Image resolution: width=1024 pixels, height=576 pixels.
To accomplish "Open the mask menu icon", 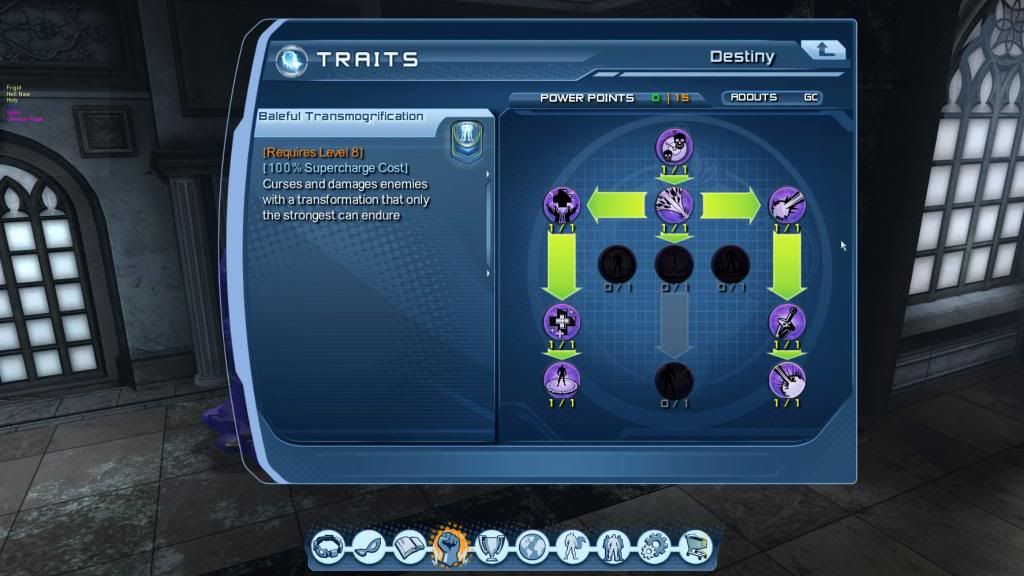I will tap(369, 546).
